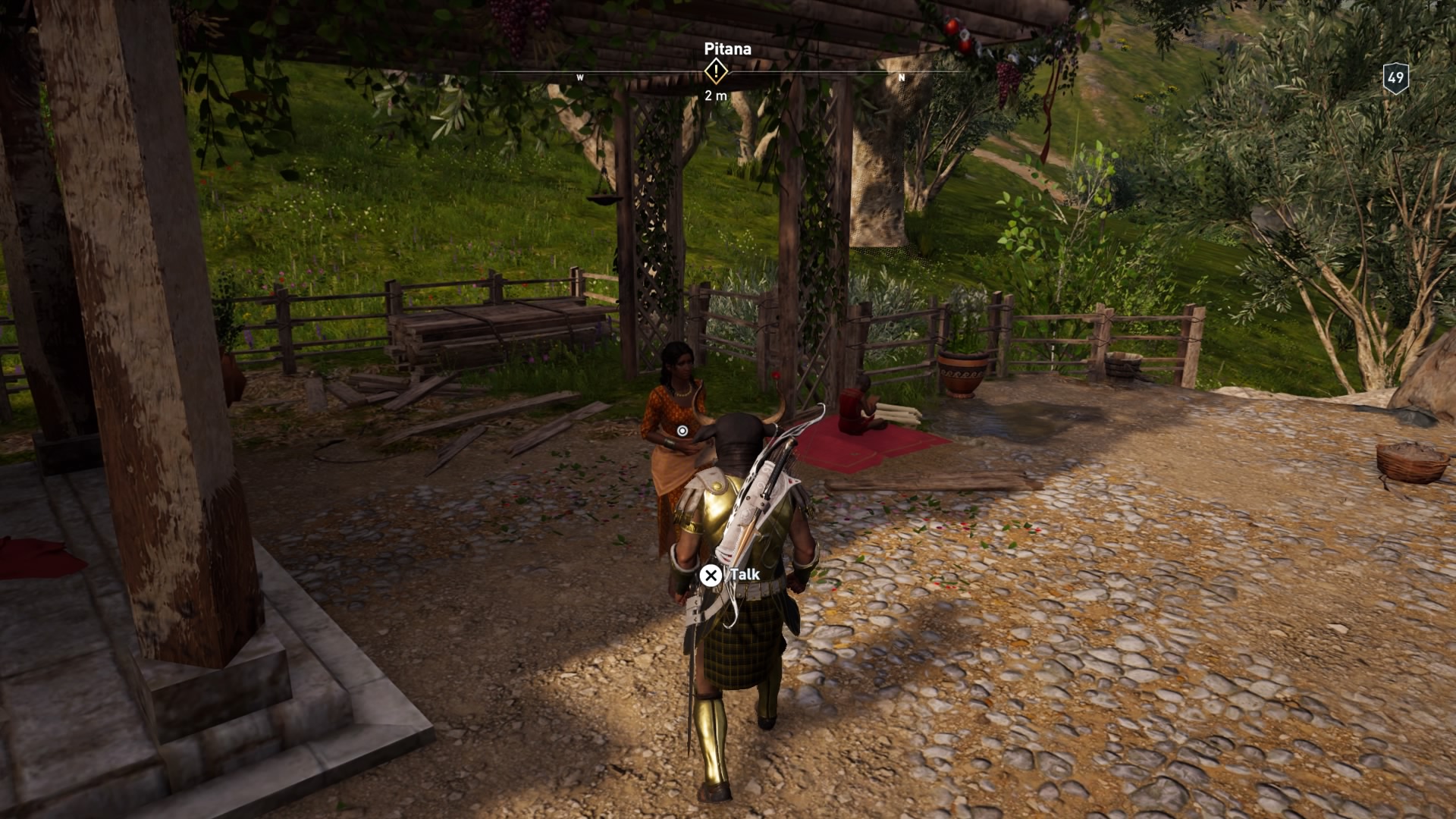Select the N marker on the compass bar
The height and width of the screenshot is (819, 1456).
point(901,77)
